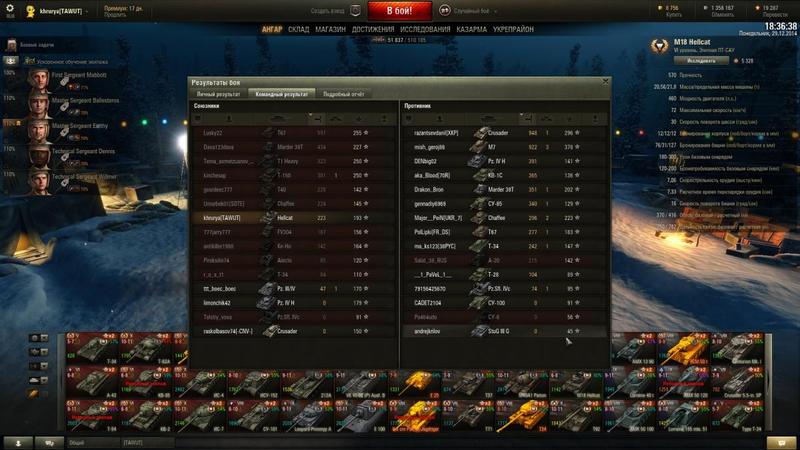Go to the Казарма section
Viewport: 800px width, 450px height.
472,29
